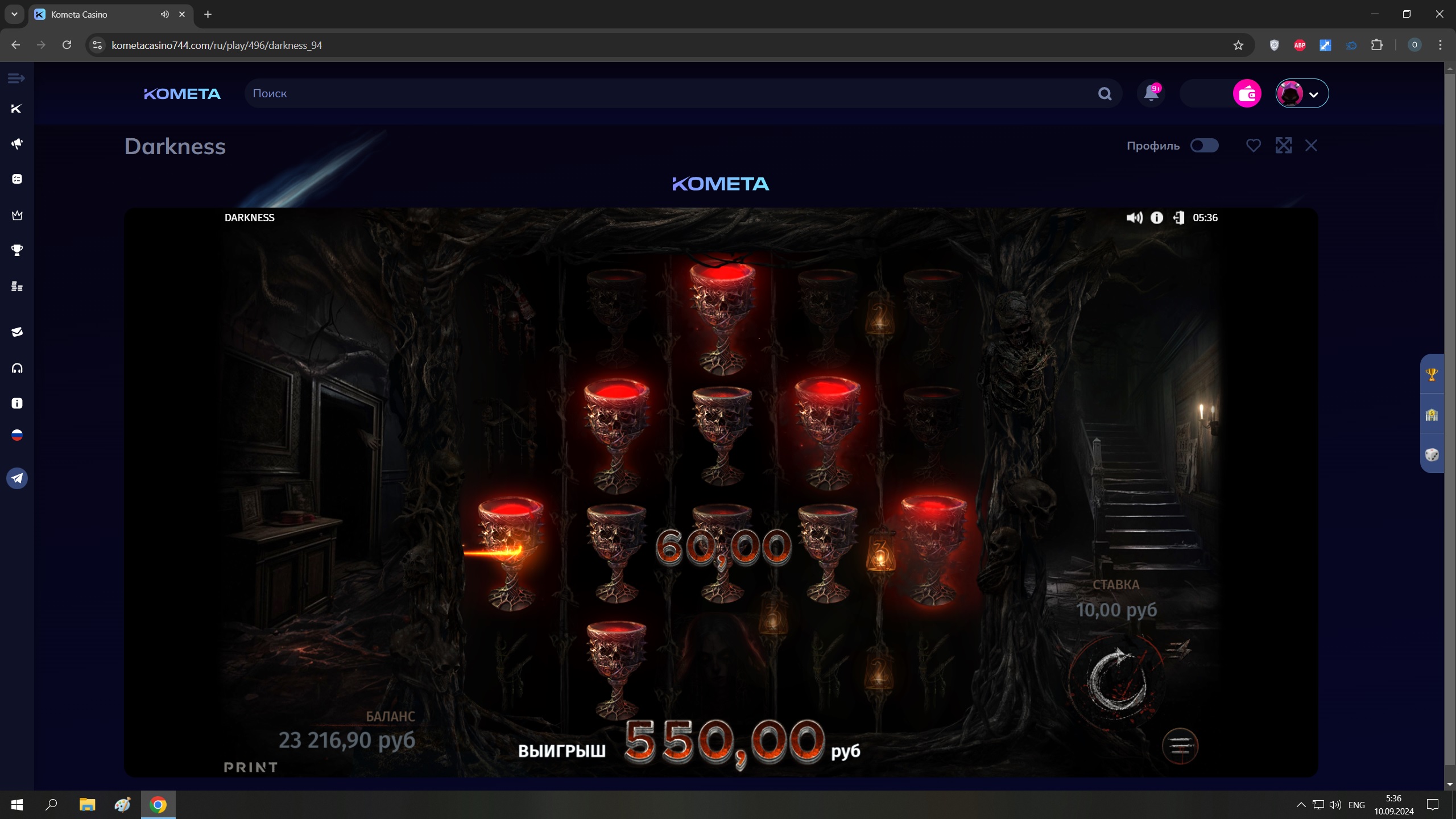Viewport: 1456px width, 819px height.
Task: Reload the browser page
Action: pyautogui.click(x=67, y=45)
